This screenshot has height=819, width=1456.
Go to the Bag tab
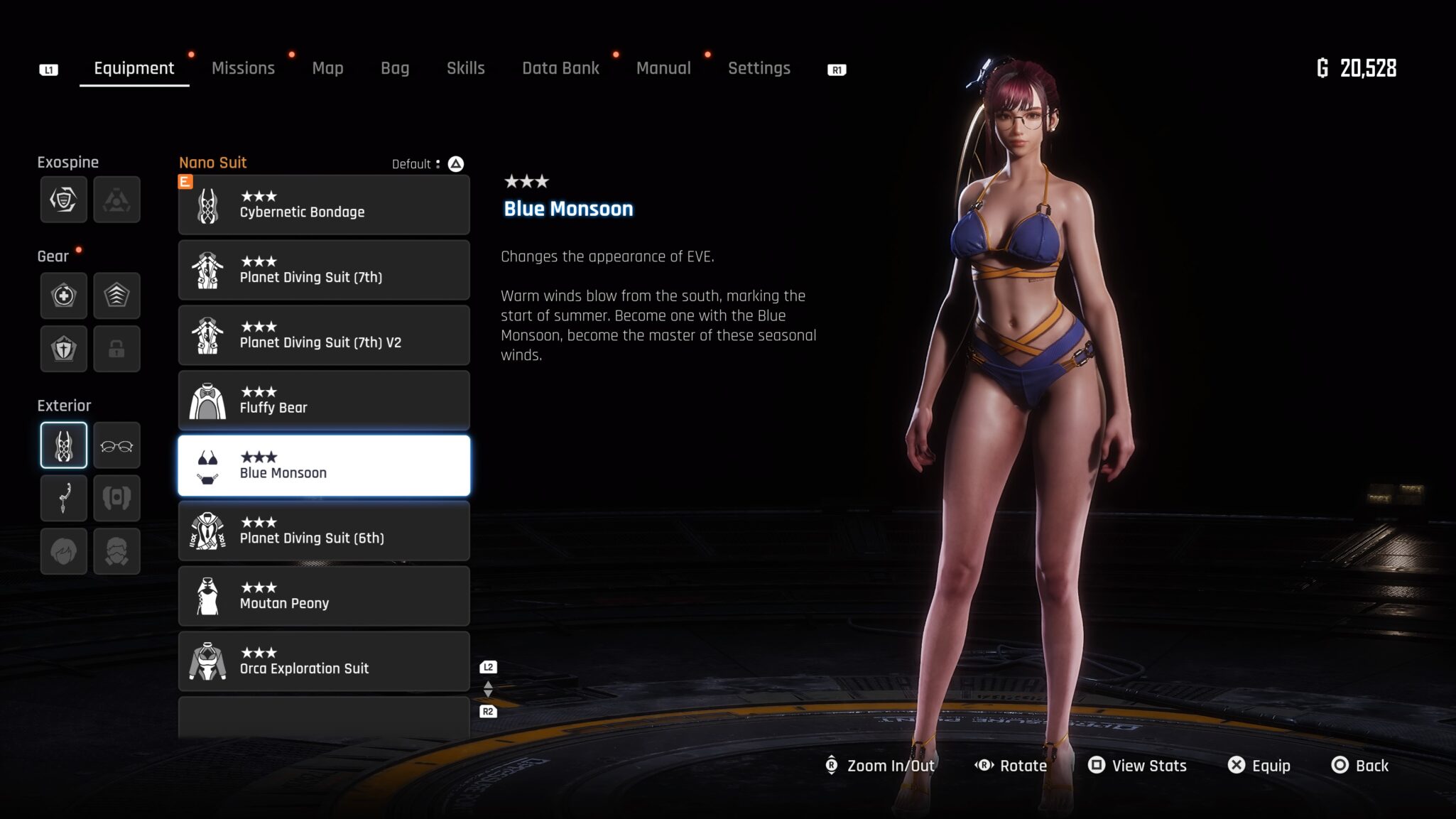[x=395, y=68]
